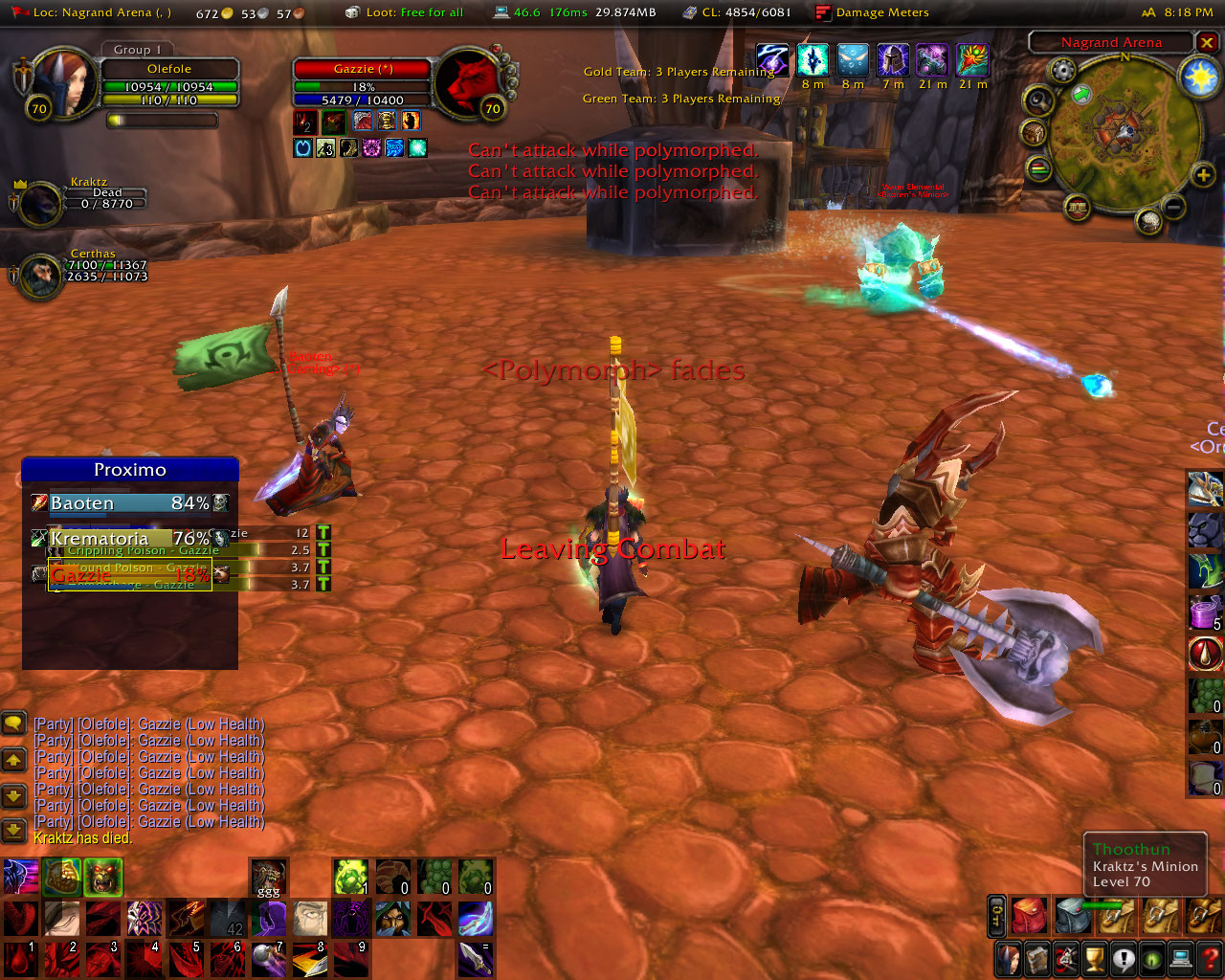Close the Nagrand Arena minimap

pyautogui.click(x=1208, y=43)
